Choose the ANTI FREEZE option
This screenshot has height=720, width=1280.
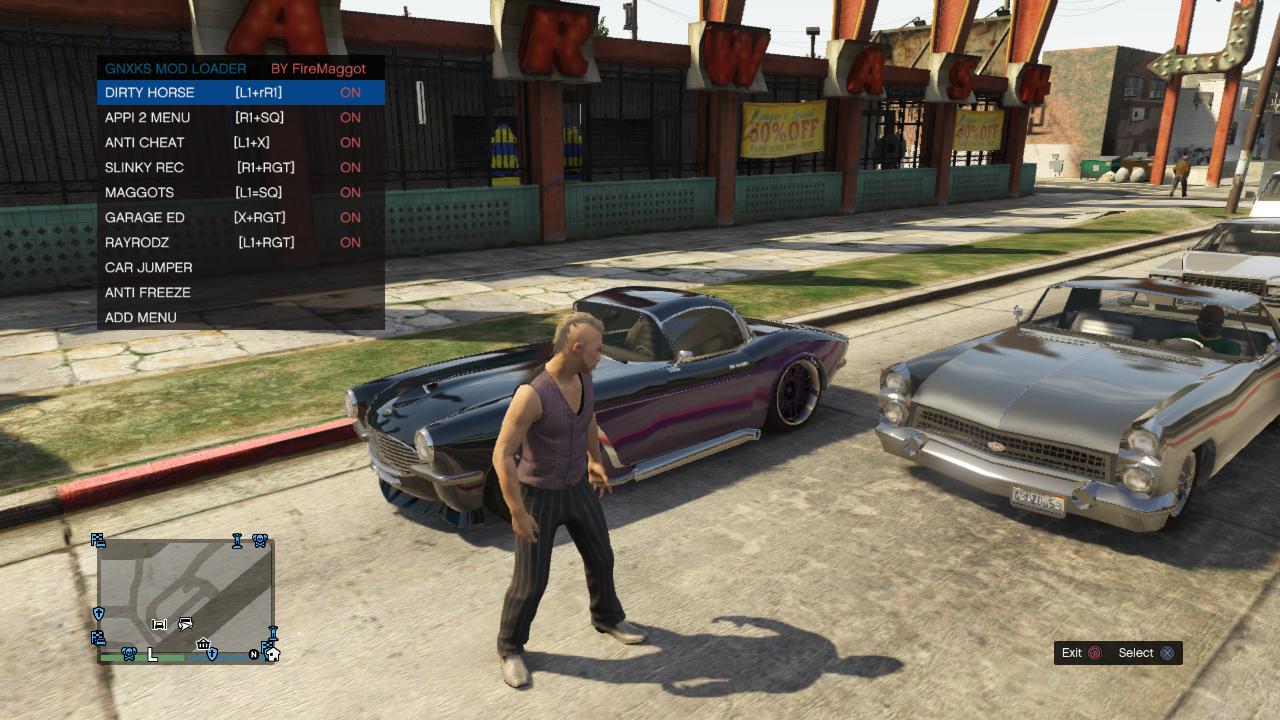pos(148,293)
